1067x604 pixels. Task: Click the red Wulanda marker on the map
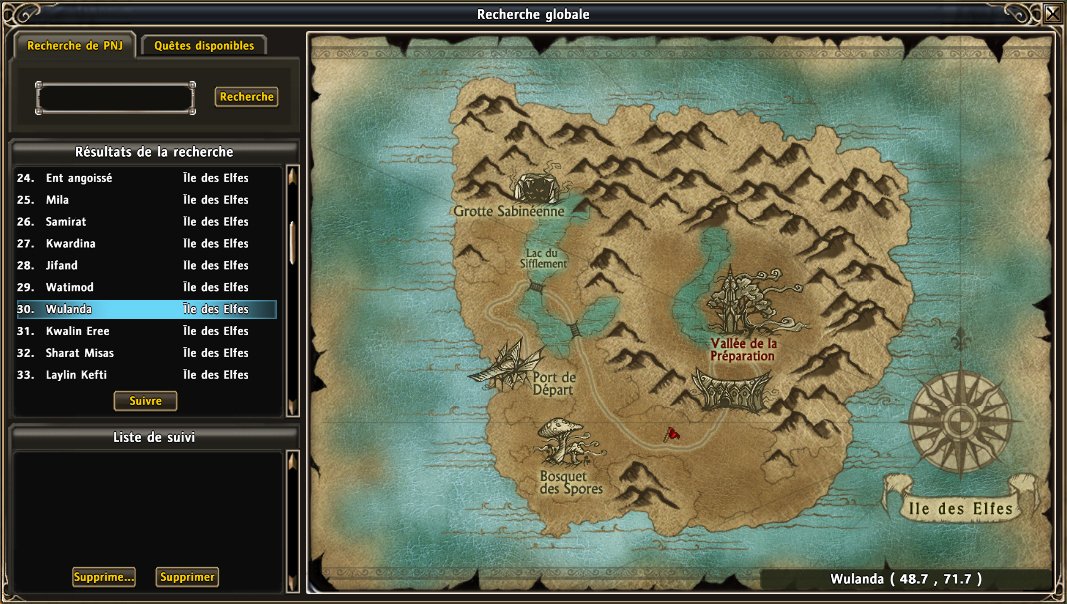point(673,434)
